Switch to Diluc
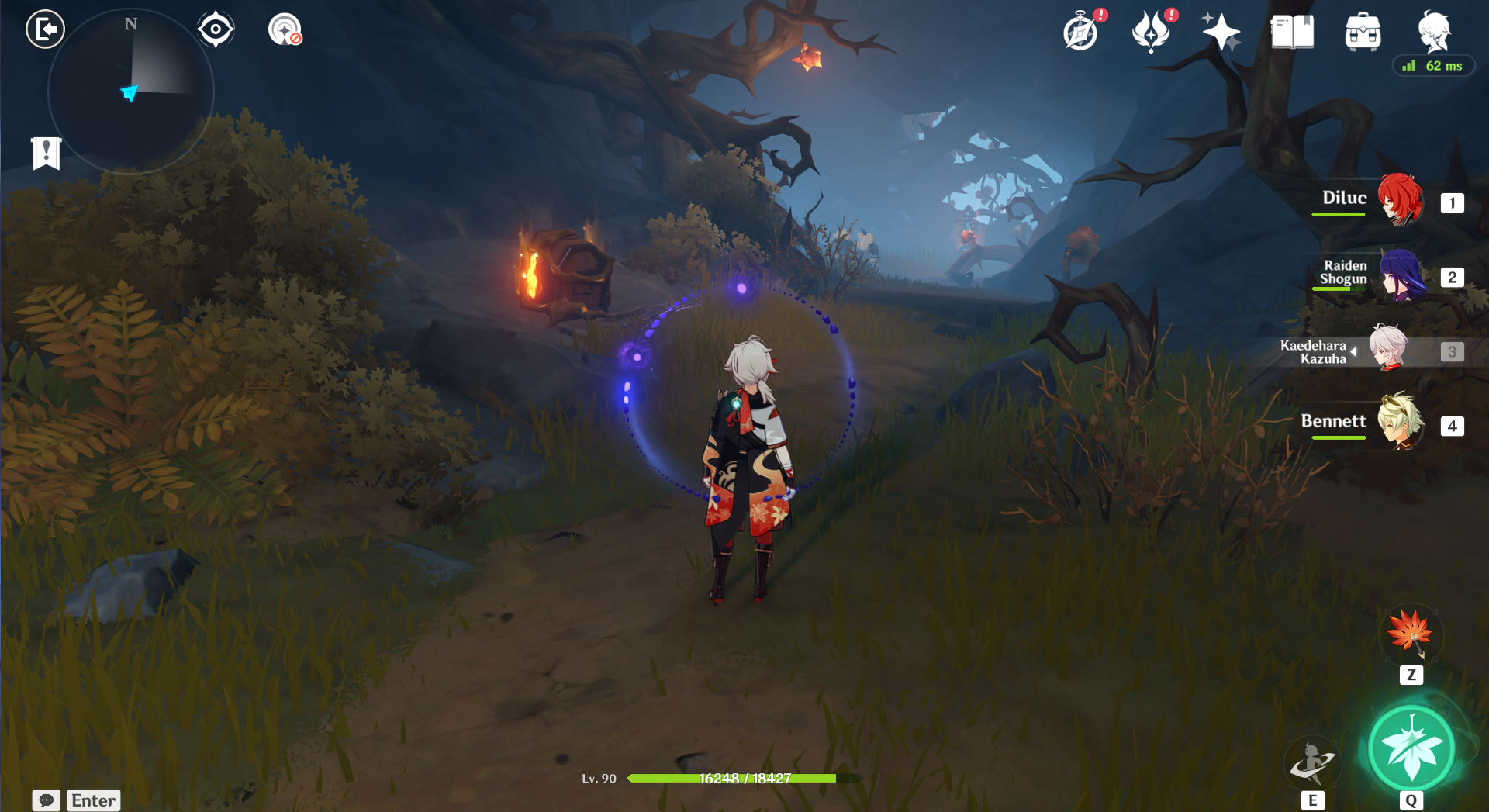 click(1400, 200)
